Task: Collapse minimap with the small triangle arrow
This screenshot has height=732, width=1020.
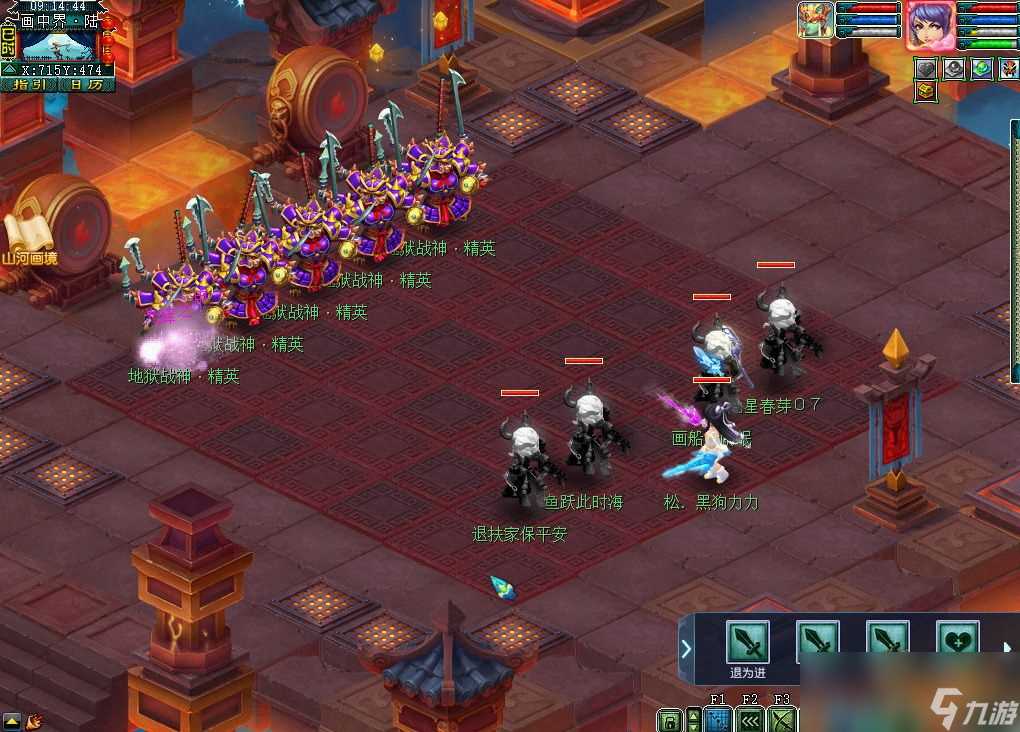Action: click(x=8, y=69)
